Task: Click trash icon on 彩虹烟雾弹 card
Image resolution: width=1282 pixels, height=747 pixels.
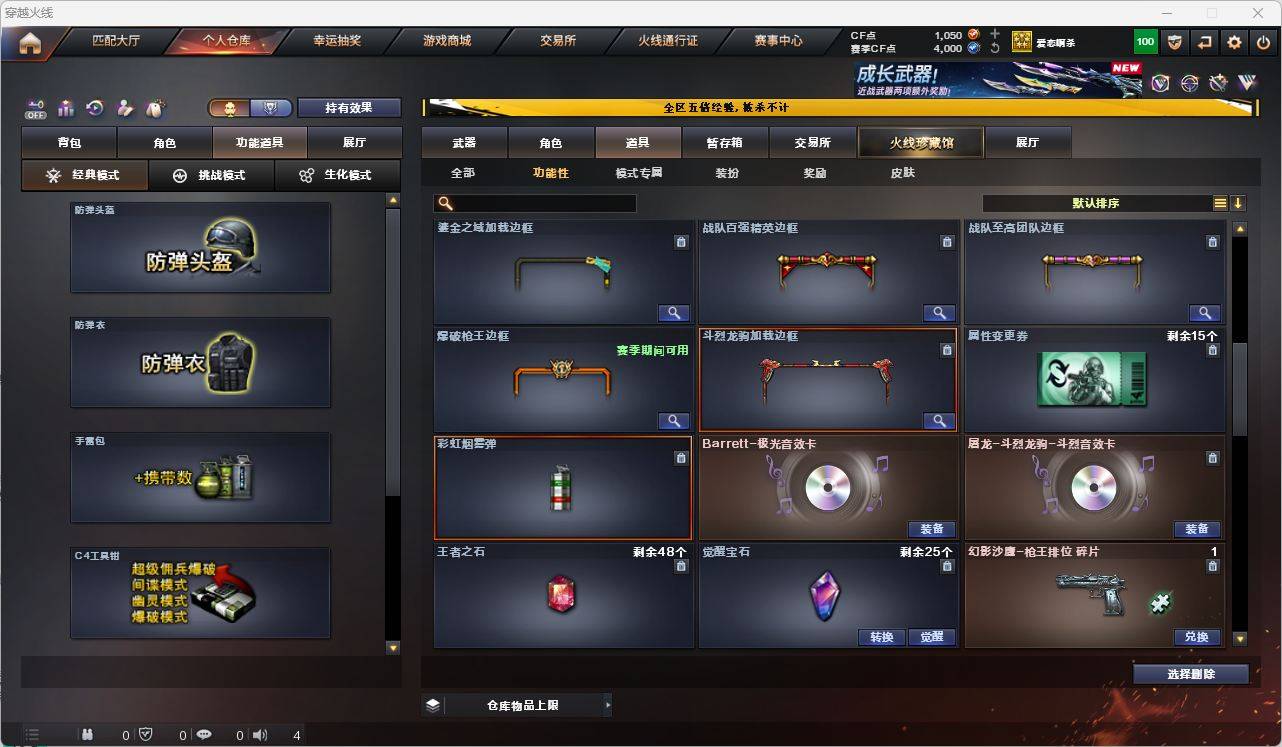Action: coord(681,457)
